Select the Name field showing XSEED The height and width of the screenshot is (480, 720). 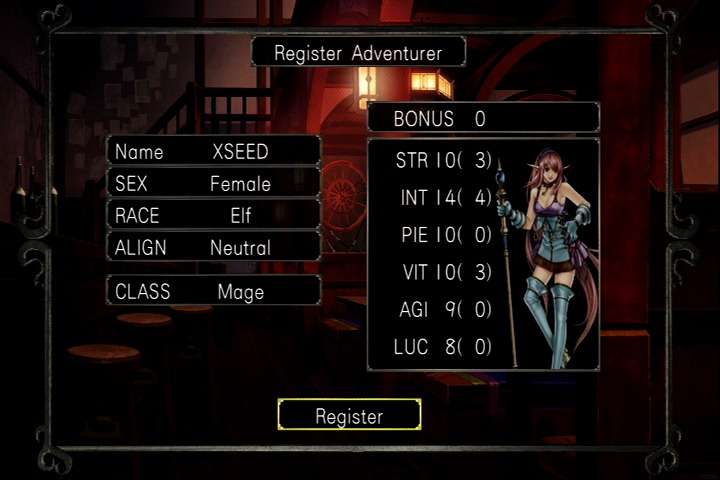pyautogui.click(x=214, y=152)
